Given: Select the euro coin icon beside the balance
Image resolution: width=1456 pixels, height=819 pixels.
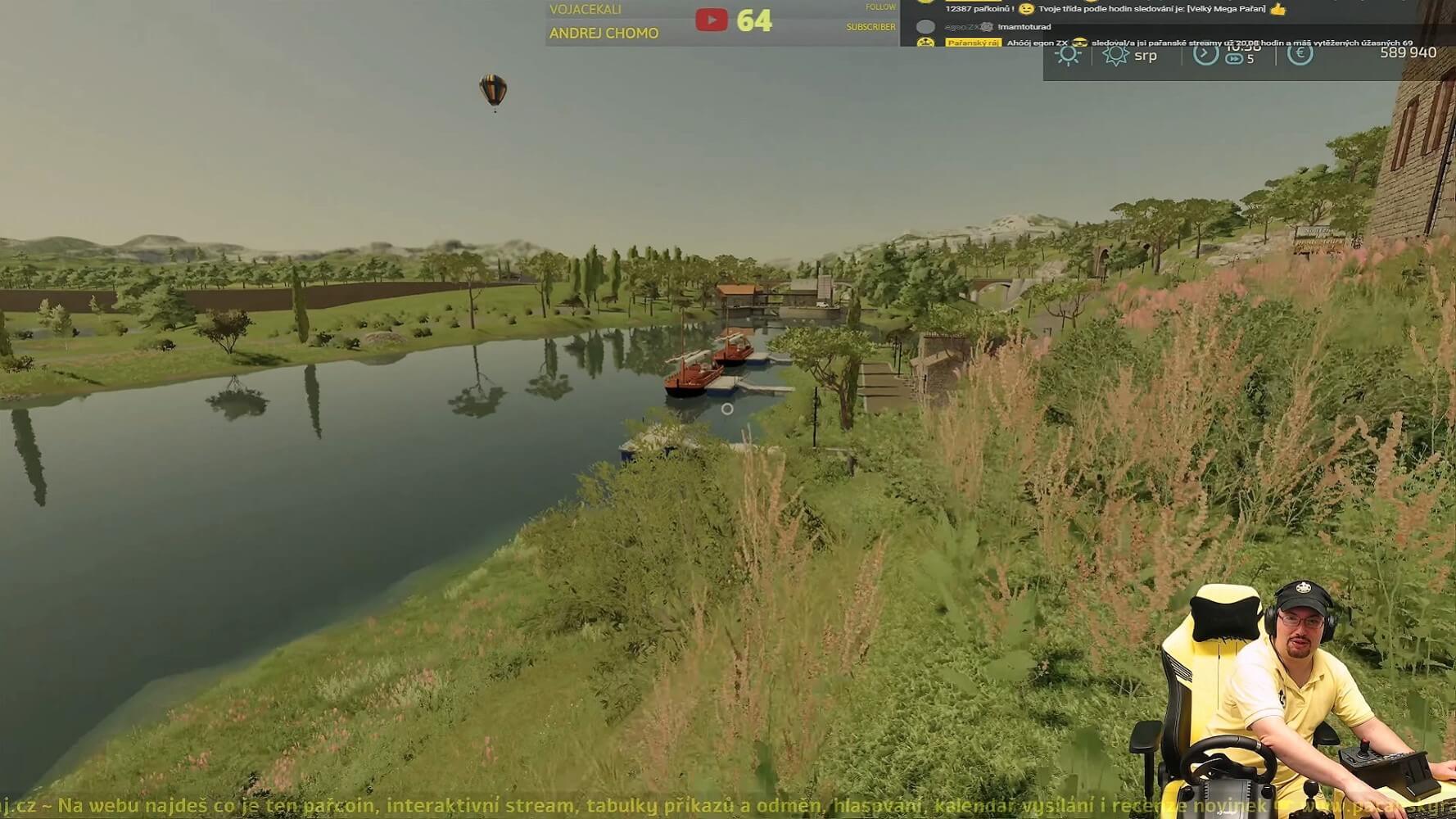Looking at the screenshot, I should coord(1300,55).
